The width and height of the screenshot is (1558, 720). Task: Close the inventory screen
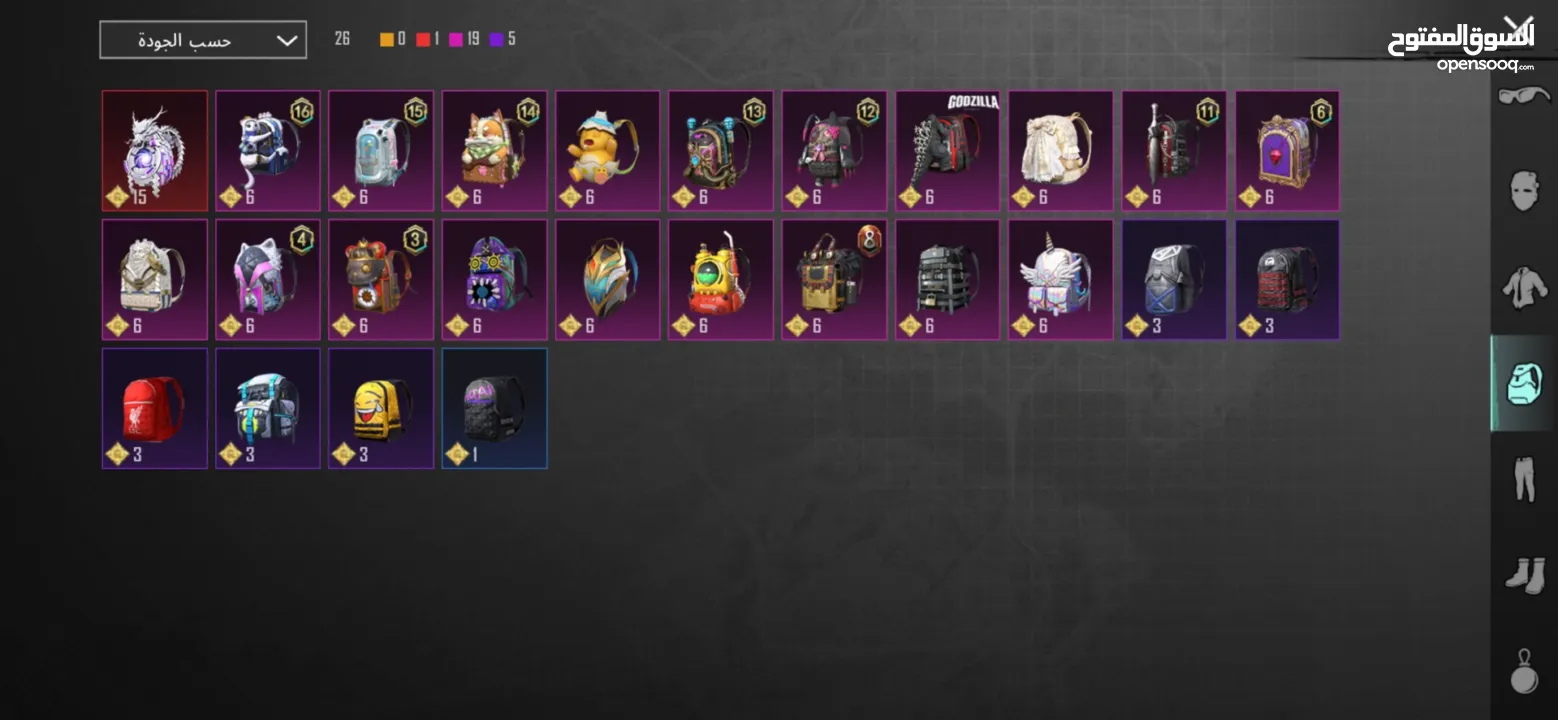coord(1519,27)
